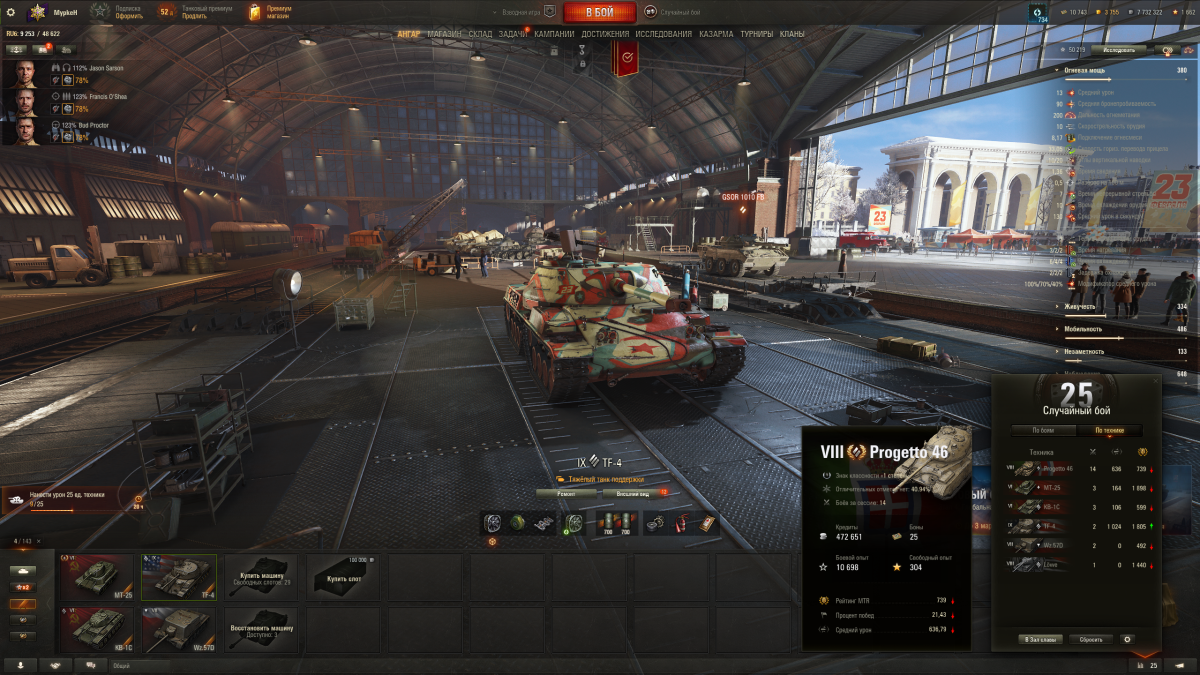Click the Ремонт repair button
Viewport: 1200px width, 675px height.
click(566, 493)
